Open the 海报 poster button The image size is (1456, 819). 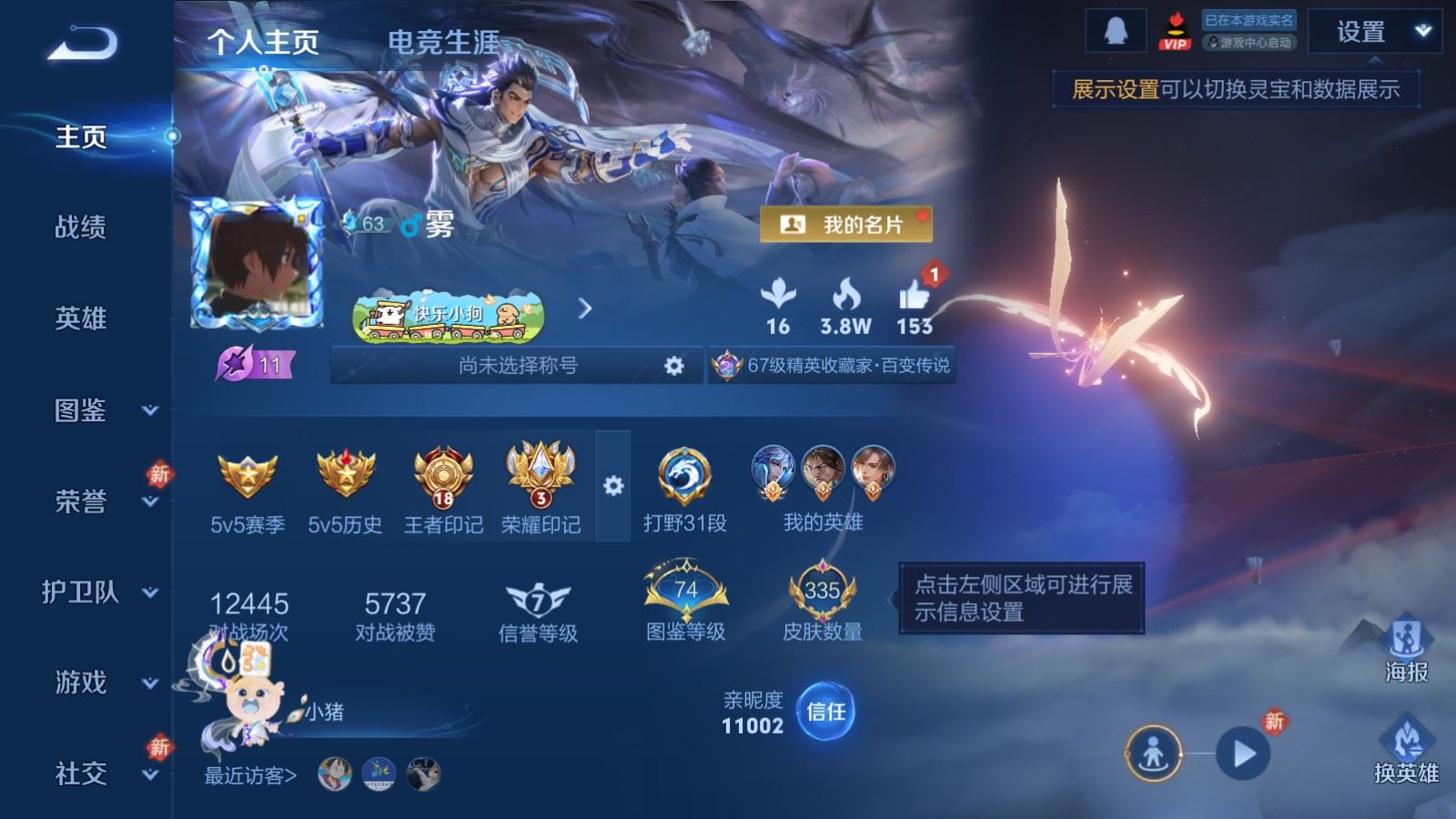1406,647
